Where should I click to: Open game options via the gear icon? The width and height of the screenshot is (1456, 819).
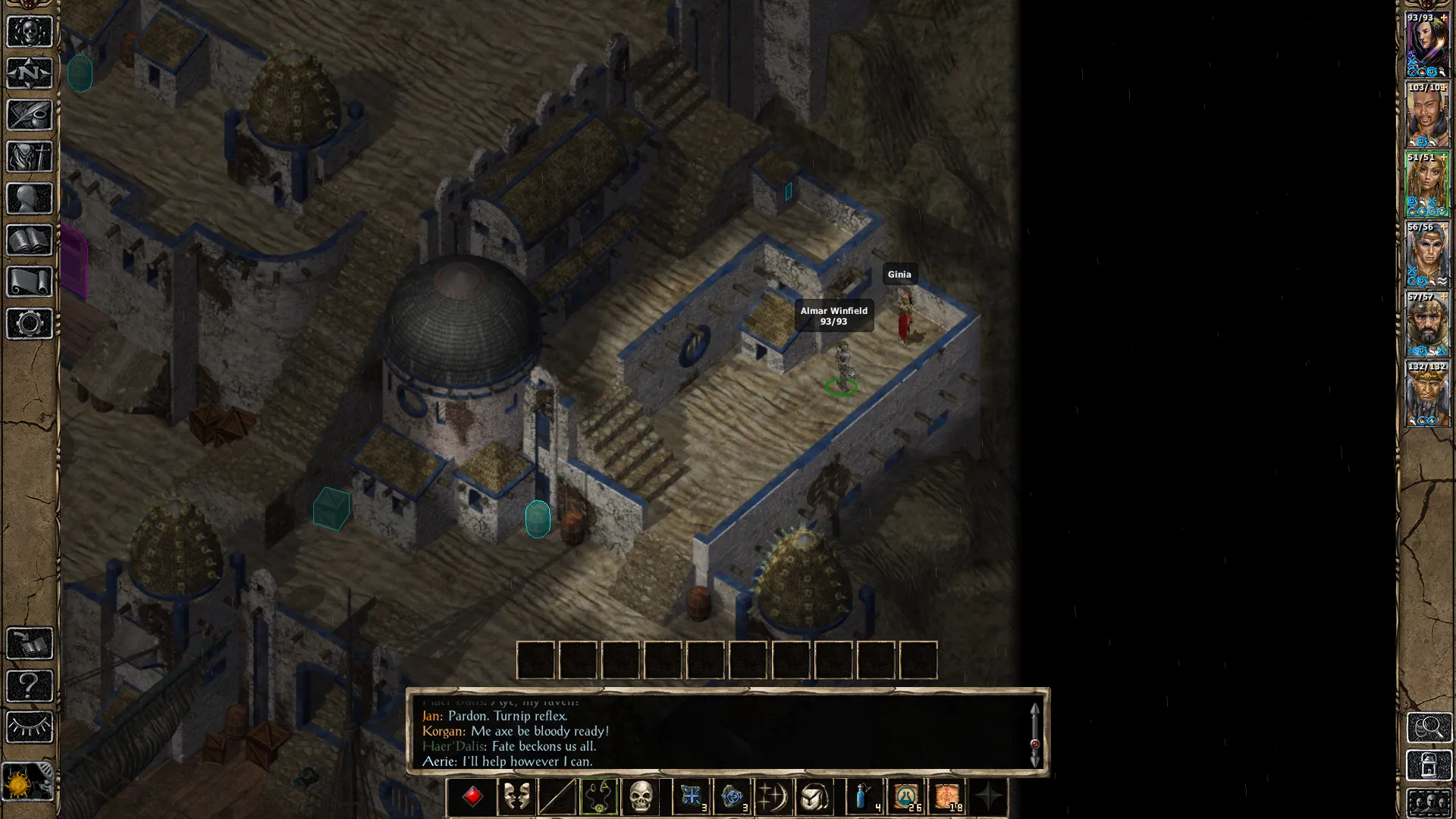pos(30,324)
